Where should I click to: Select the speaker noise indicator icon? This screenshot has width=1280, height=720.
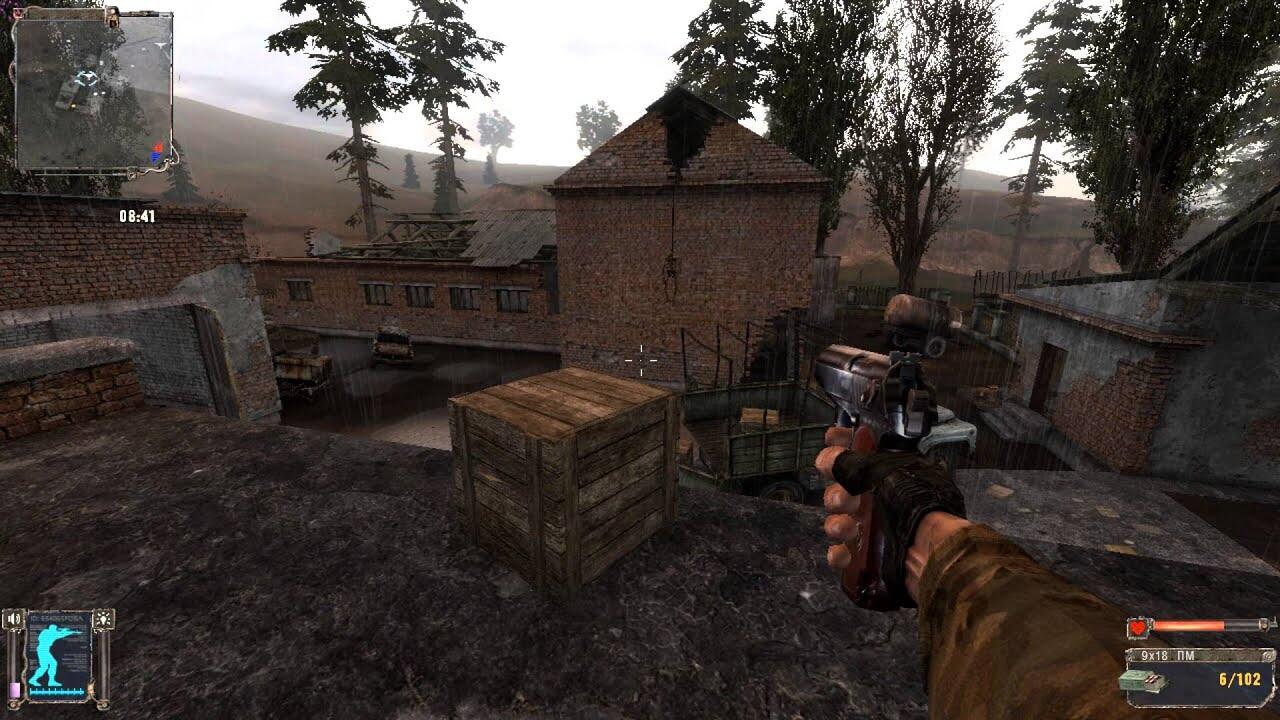(14, 621)
